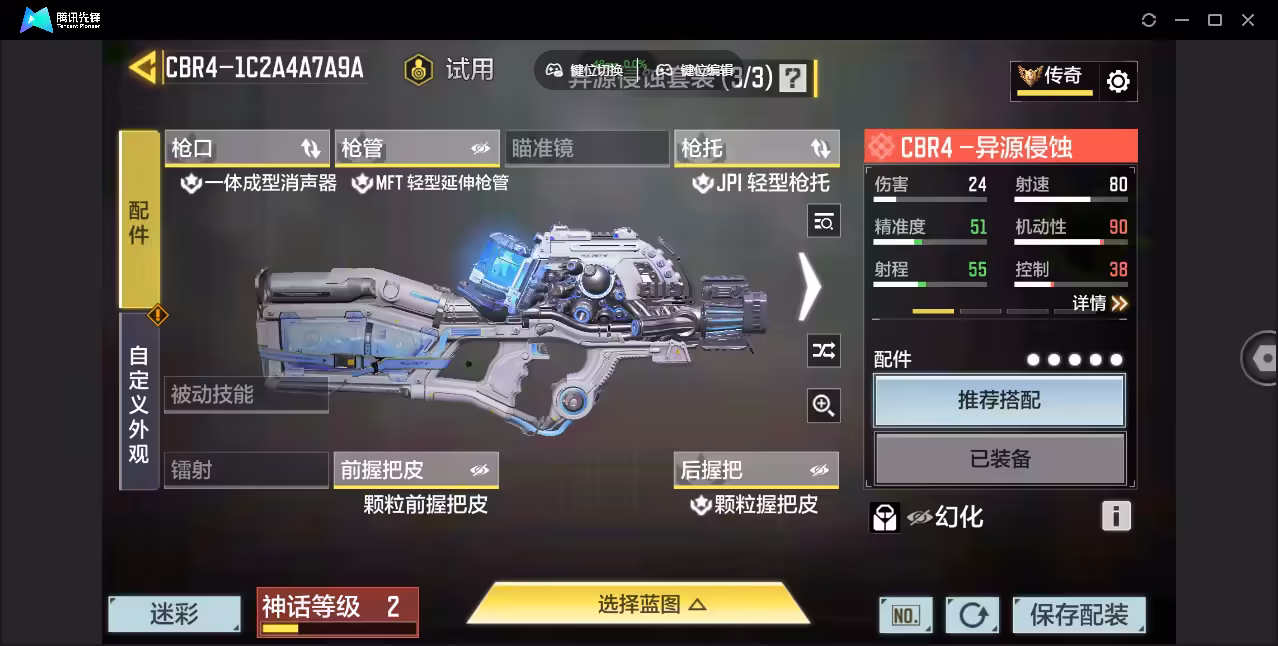Show the 详情 stat details
The height and width of the screenshot is (646, 1278).
point(1100,303)
